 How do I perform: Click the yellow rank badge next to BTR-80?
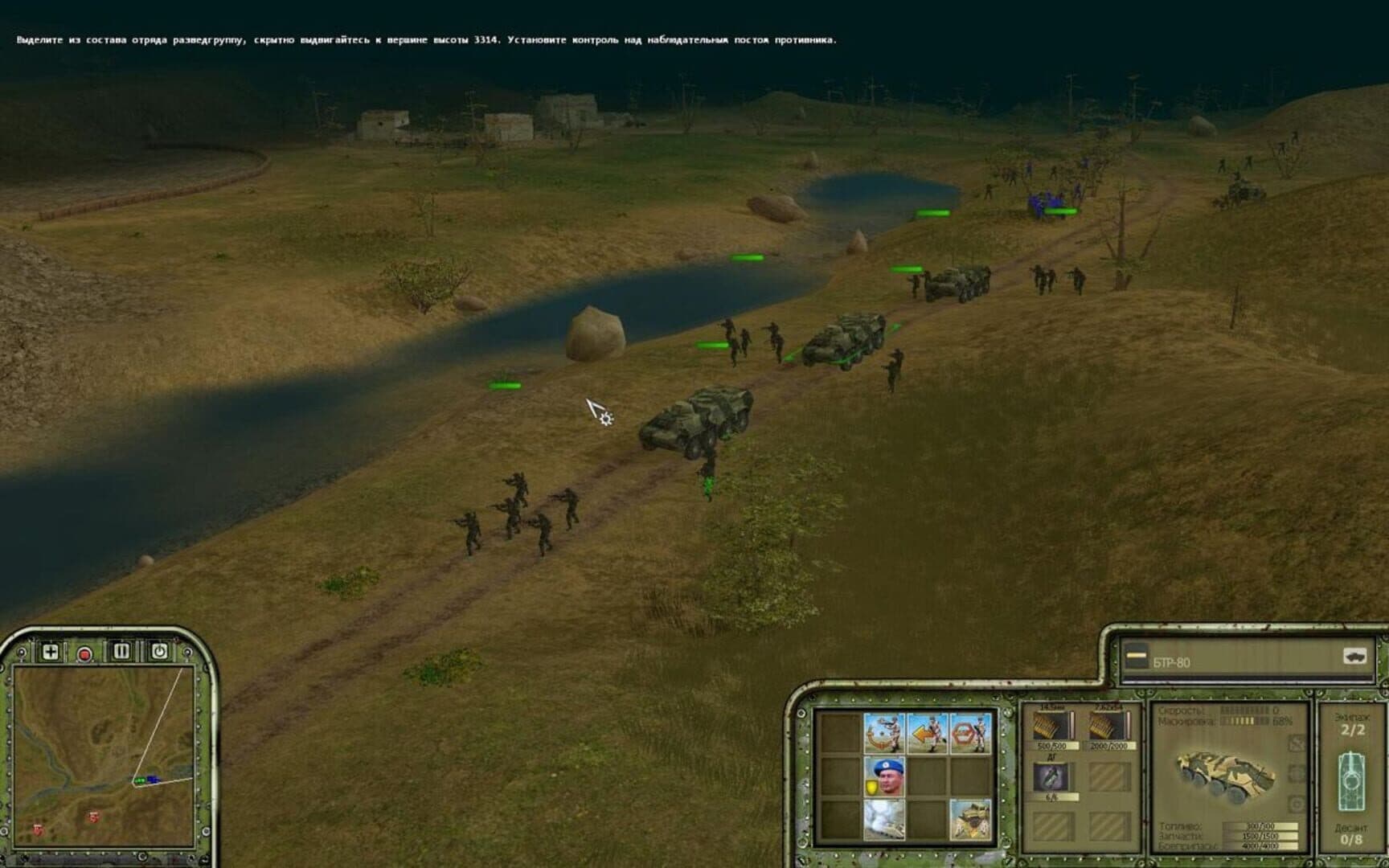[x=1137, y=657]
